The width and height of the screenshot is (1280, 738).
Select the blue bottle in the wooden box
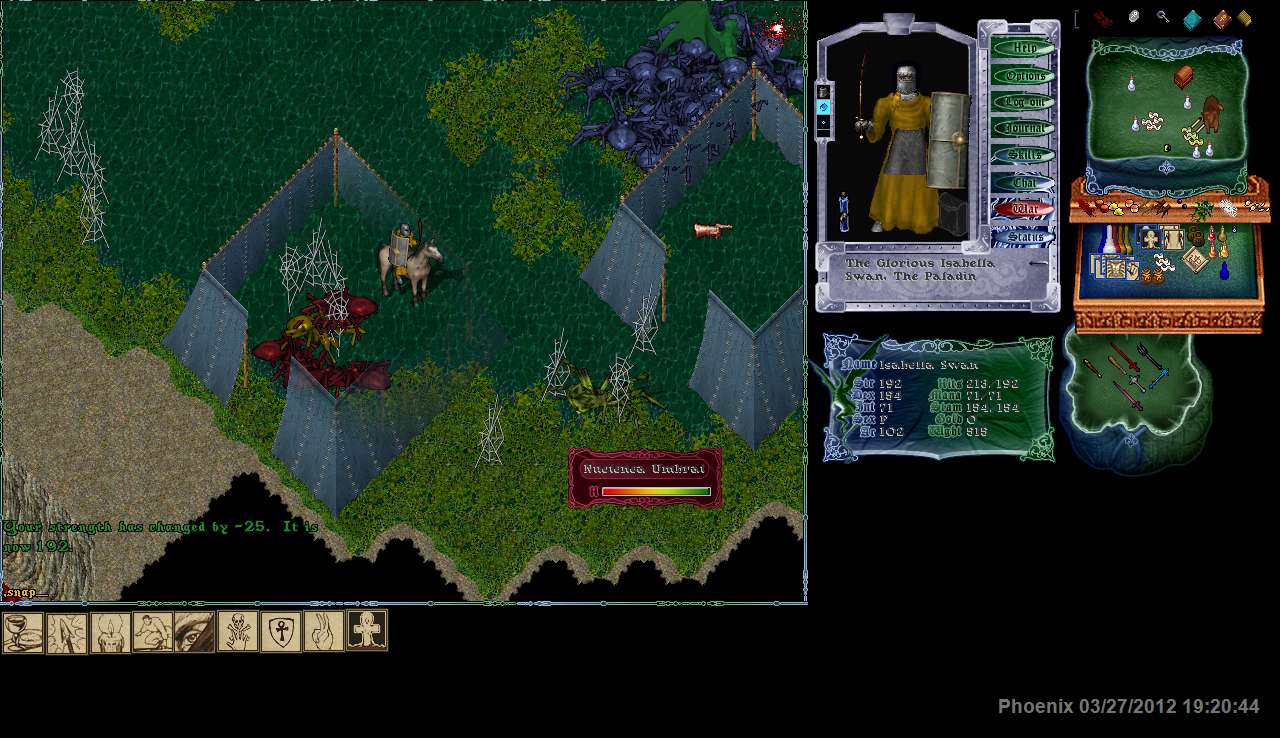[1223, 271]
